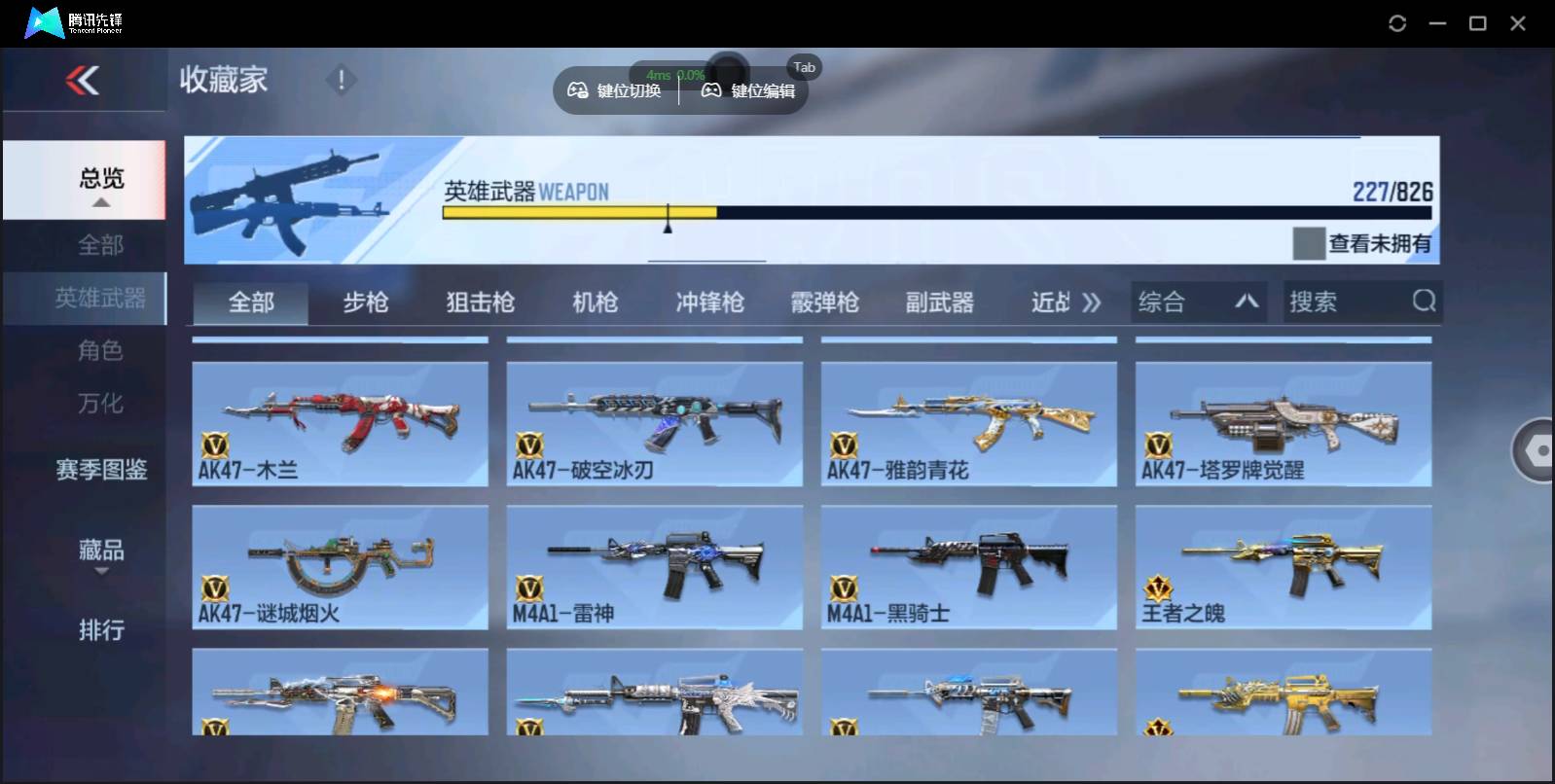Switch to the 霰弹枪 weapon tab
The image size is (1555, 784).
tap(824, 302)
